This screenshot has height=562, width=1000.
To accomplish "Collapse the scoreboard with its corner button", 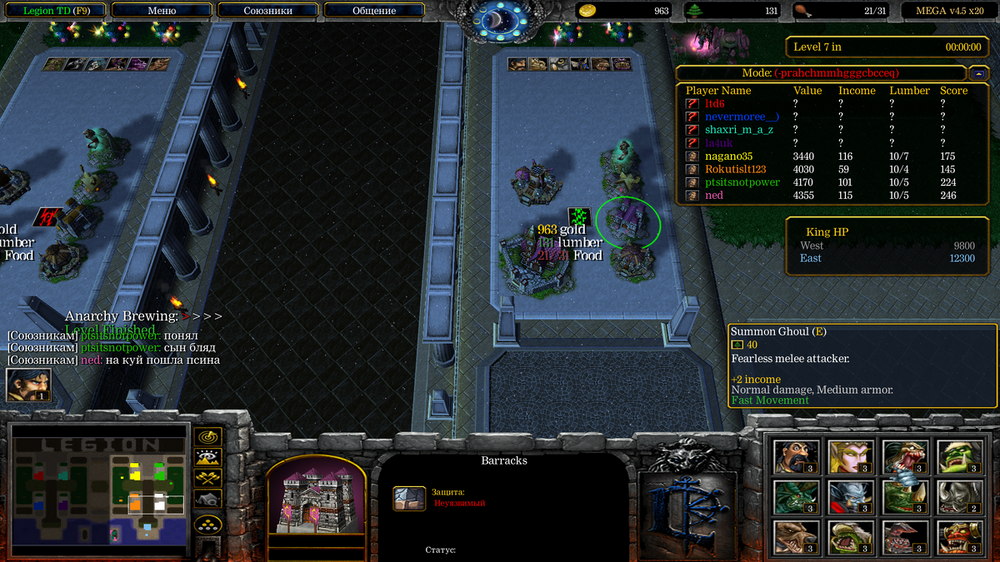I will pyautogui.click(x=980, y=73).
